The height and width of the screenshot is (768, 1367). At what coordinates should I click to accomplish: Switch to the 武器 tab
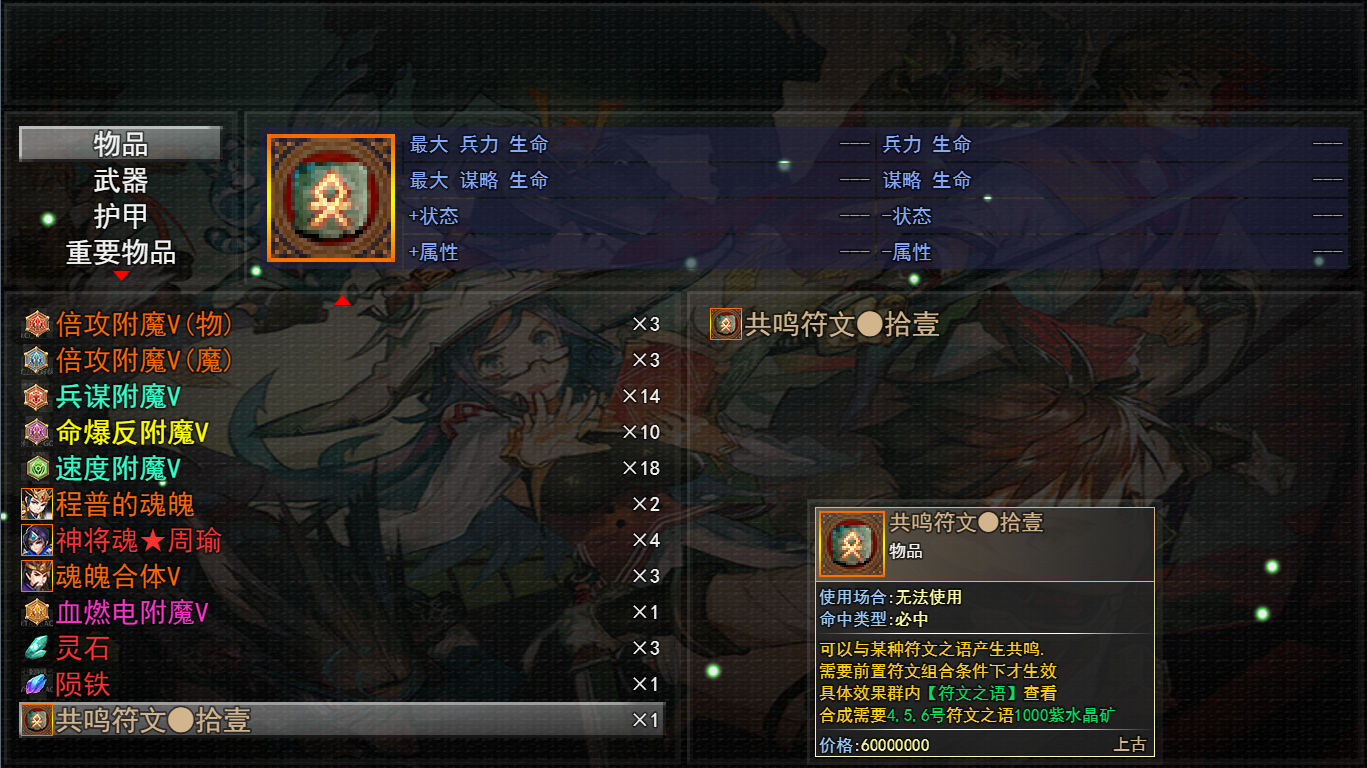coord(118,180)
